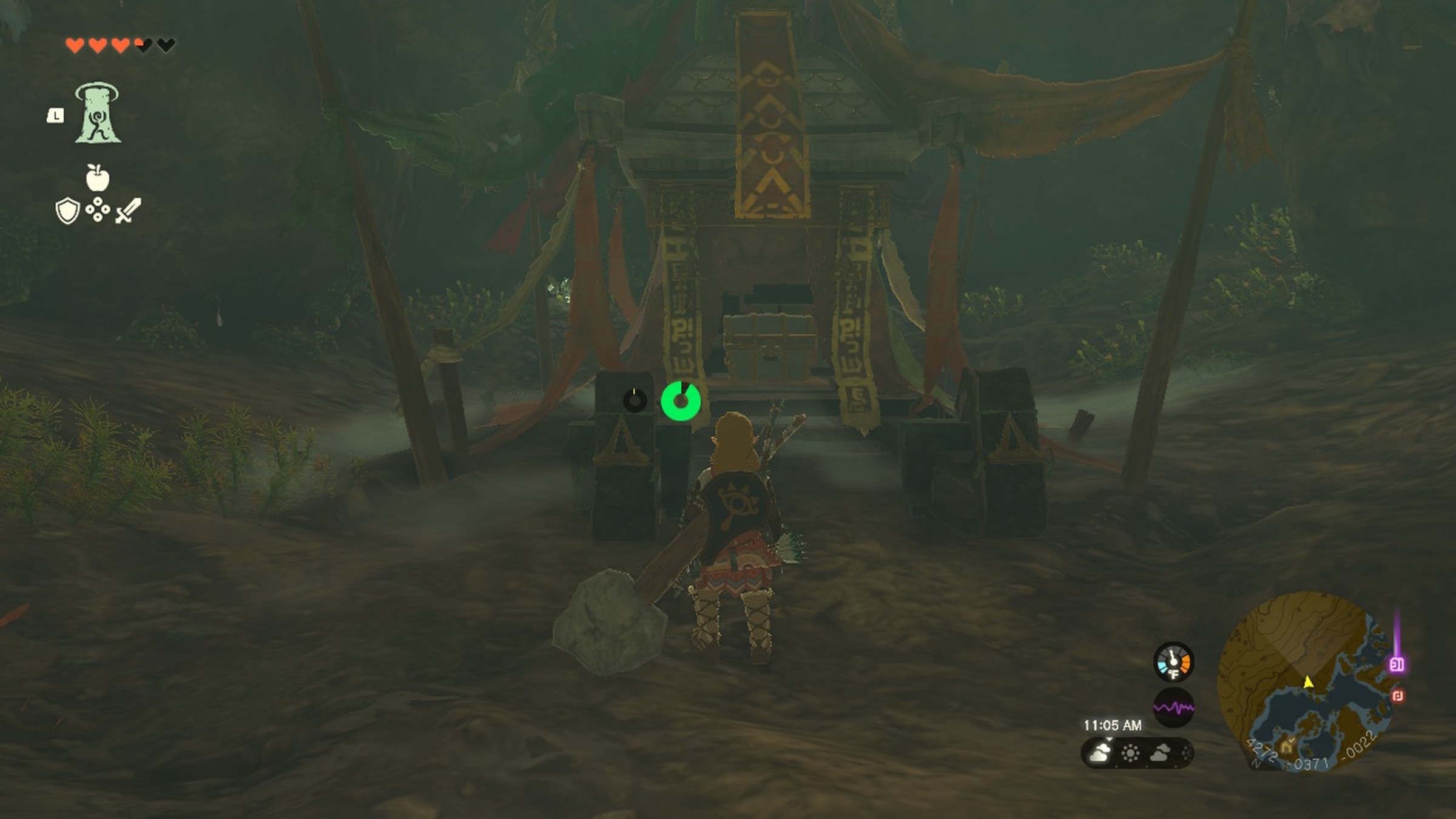
Task: Select the apple quick-item icon
Action: (x=97, y=177)
